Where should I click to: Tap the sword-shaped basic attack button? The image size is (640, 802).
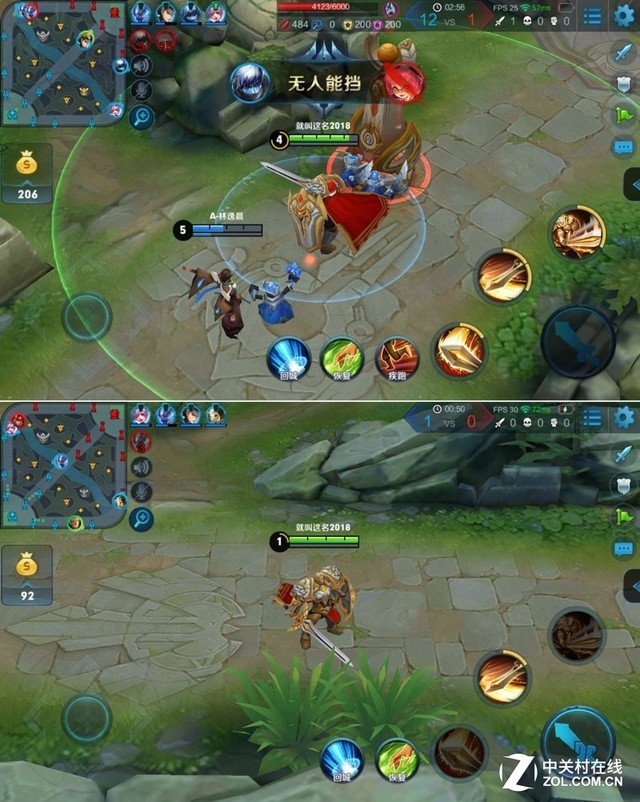coord(578,341)
